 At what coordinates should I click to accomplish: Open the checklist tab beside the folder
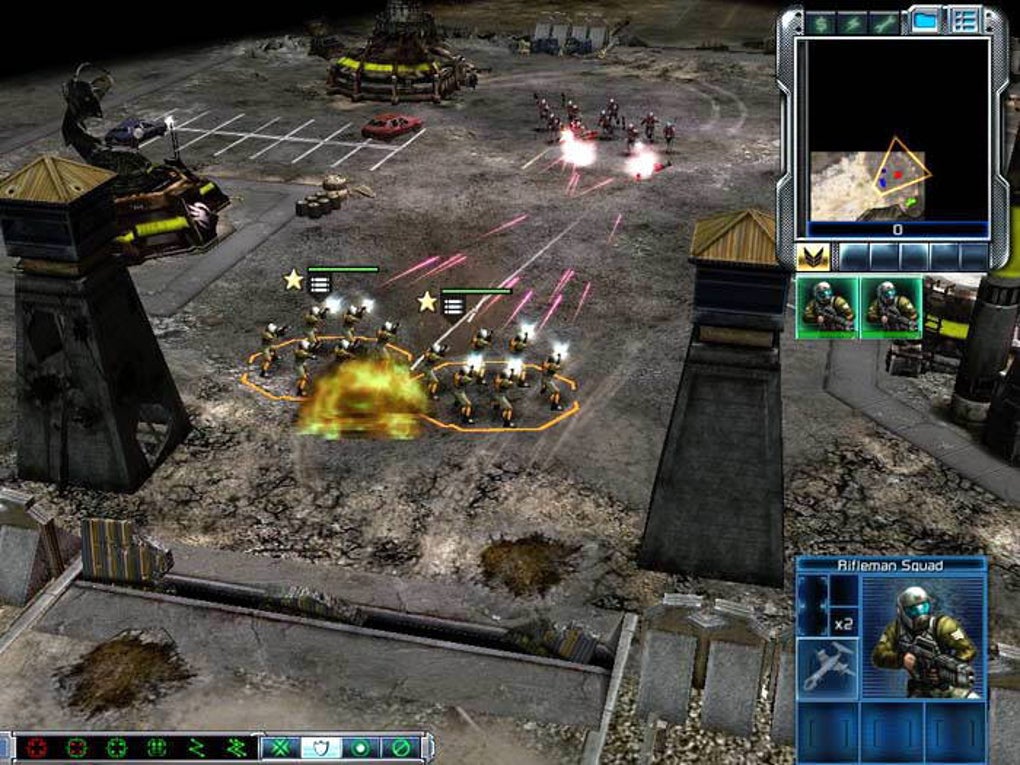tap(965, 20)
